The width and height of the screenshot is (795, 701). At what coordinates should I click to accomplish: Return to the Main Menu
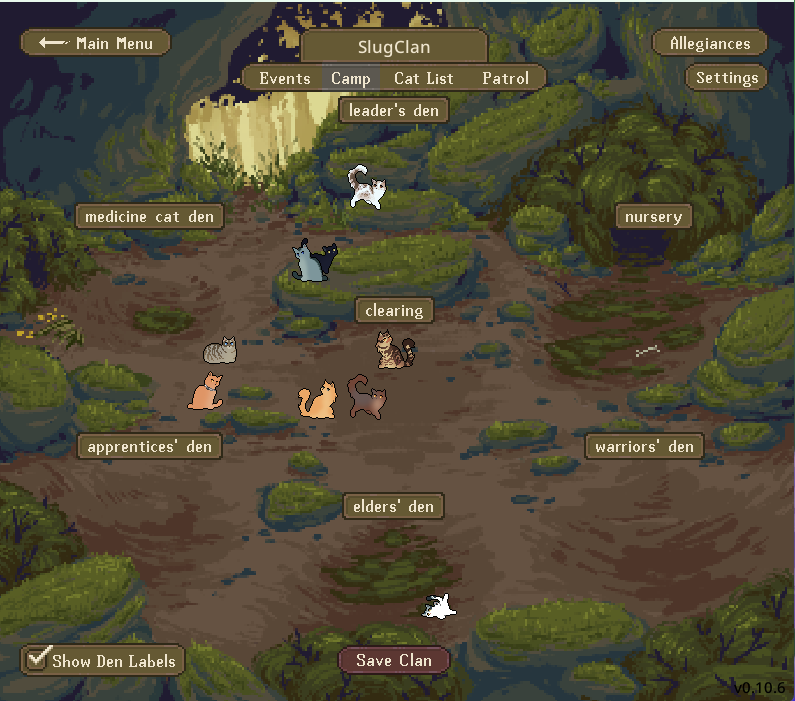[95, 43]
